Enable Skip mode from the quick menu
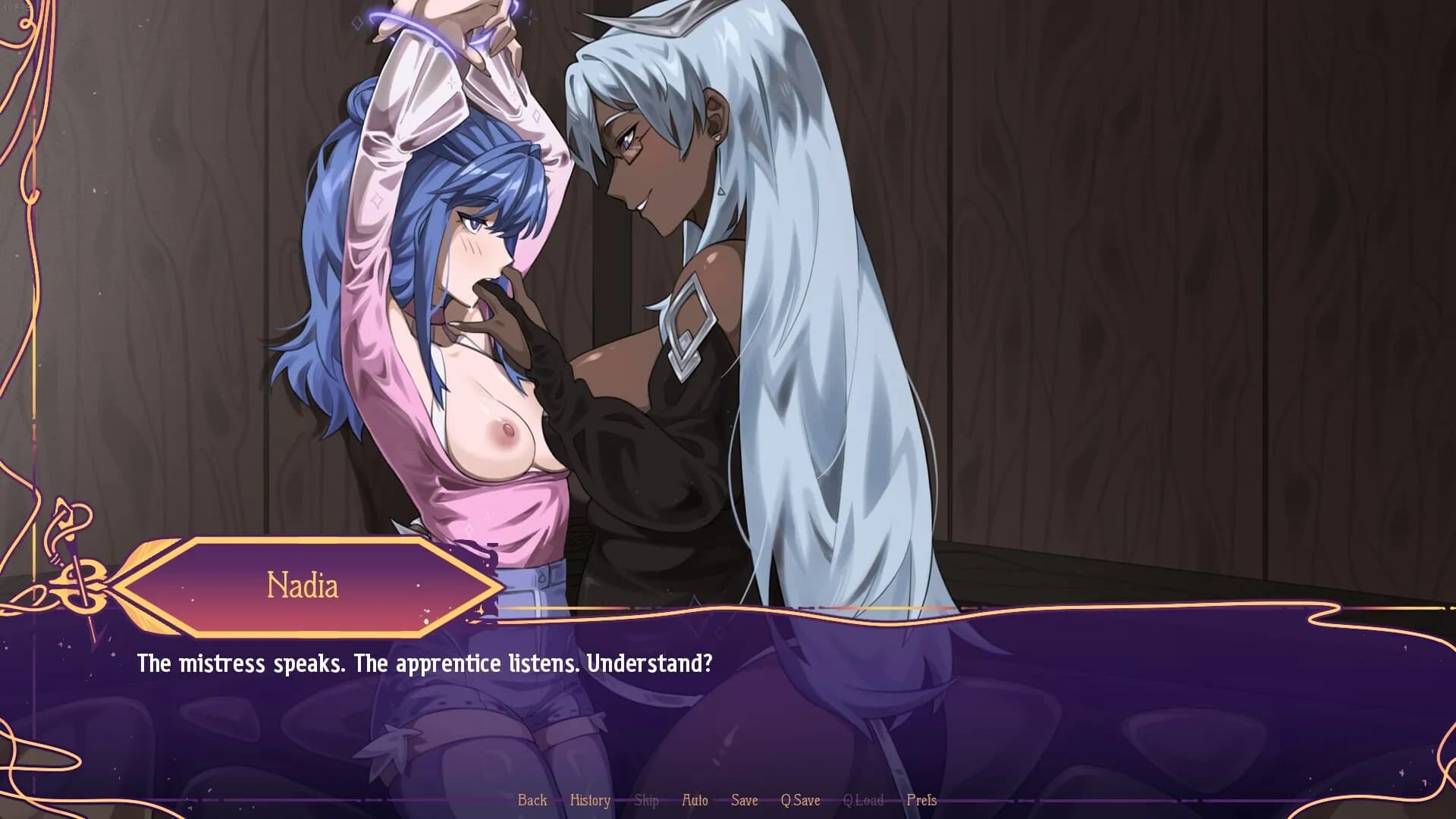This screenshot has width=1456, height=819. point(646,800)
